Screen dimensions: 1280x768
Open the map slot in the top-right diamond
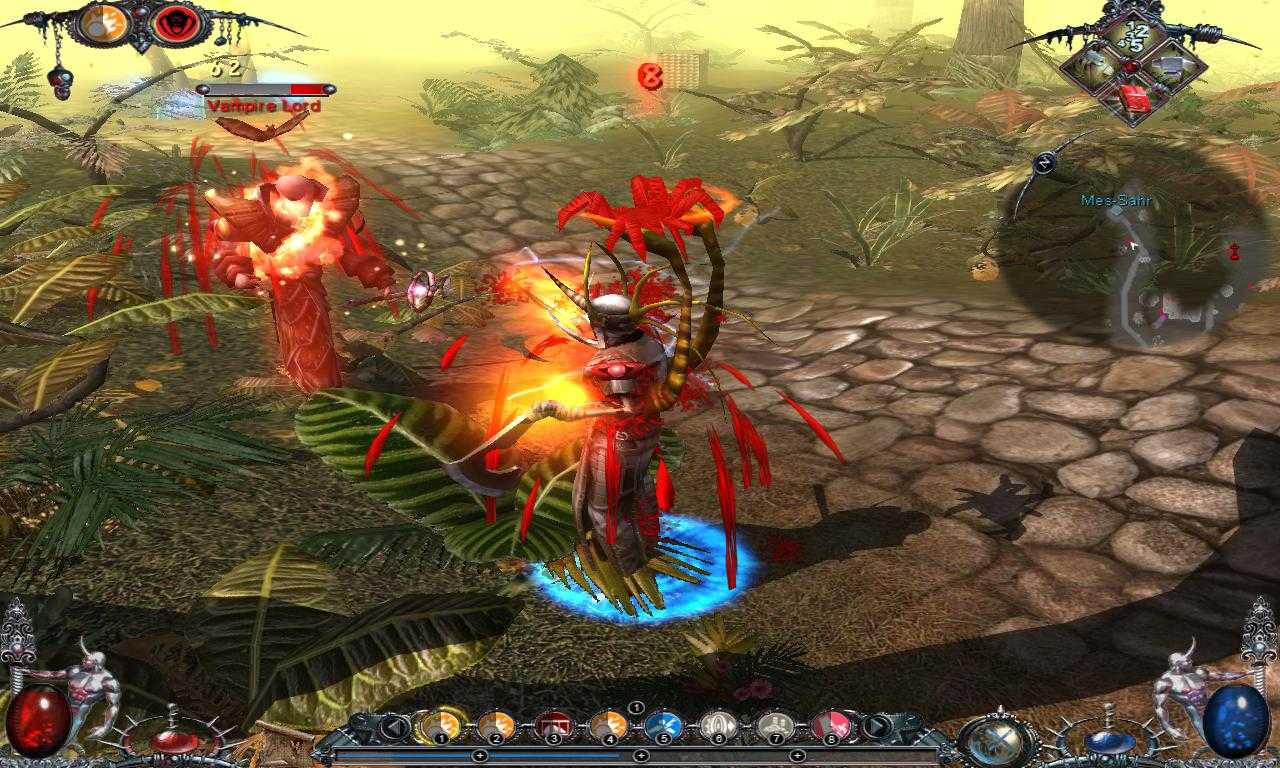[x=1171, y=67]
